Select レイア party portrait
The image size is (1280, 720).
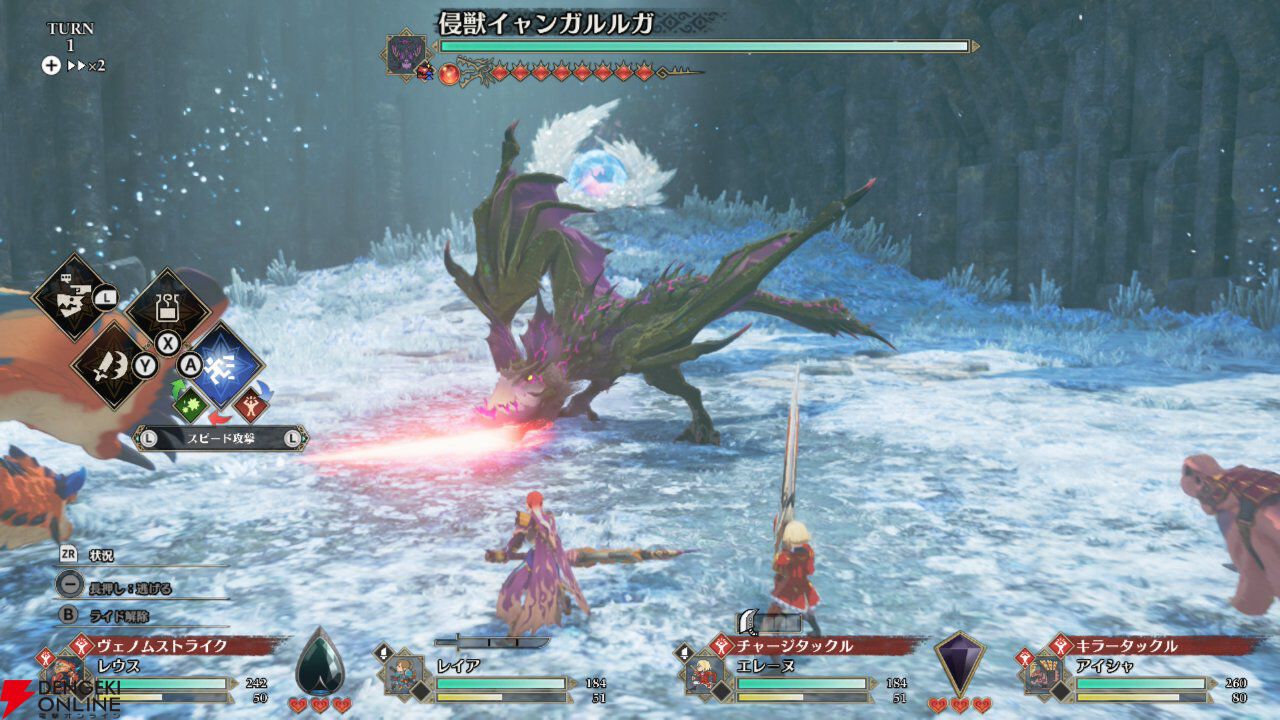click(405, 673)
